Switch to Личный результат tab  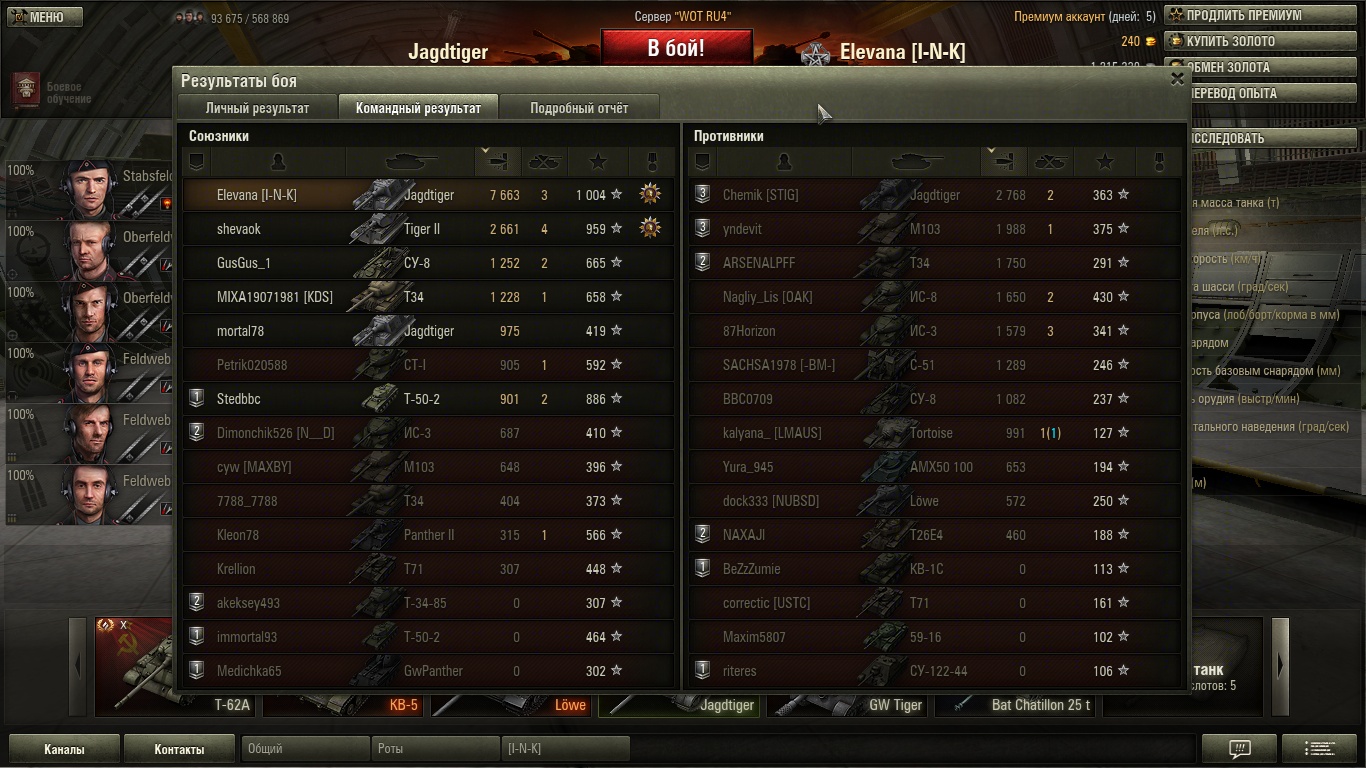(x=257, y=108)
